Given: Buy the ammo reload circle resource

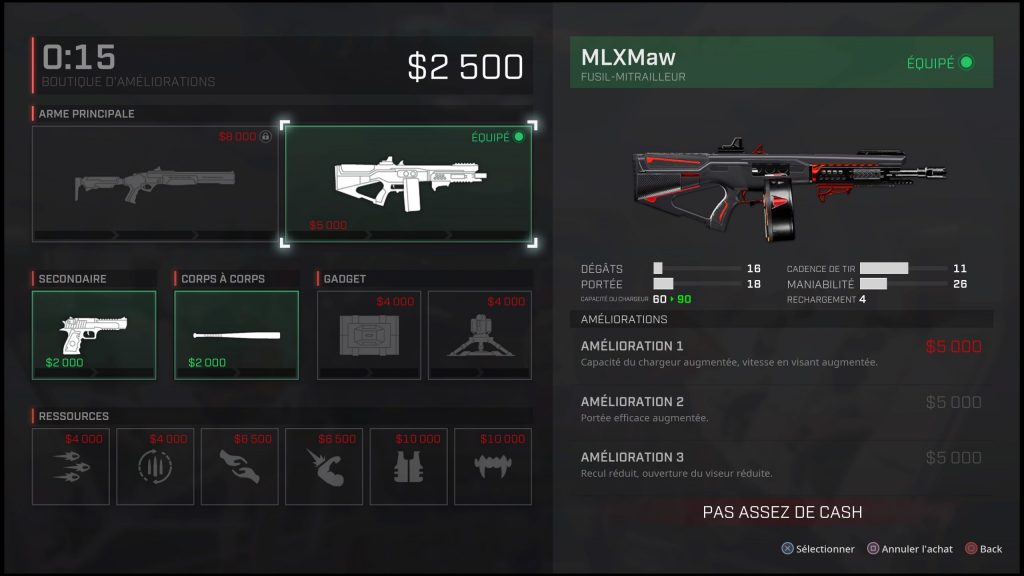Looking at the screenshot, I should tap(154, 467).
